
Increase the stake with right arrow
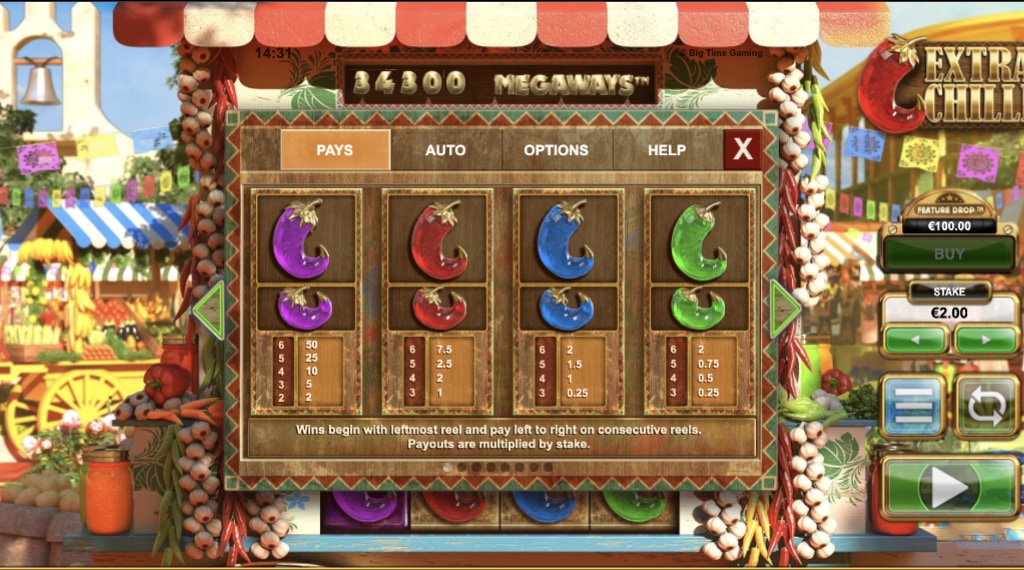click(985, 339)
